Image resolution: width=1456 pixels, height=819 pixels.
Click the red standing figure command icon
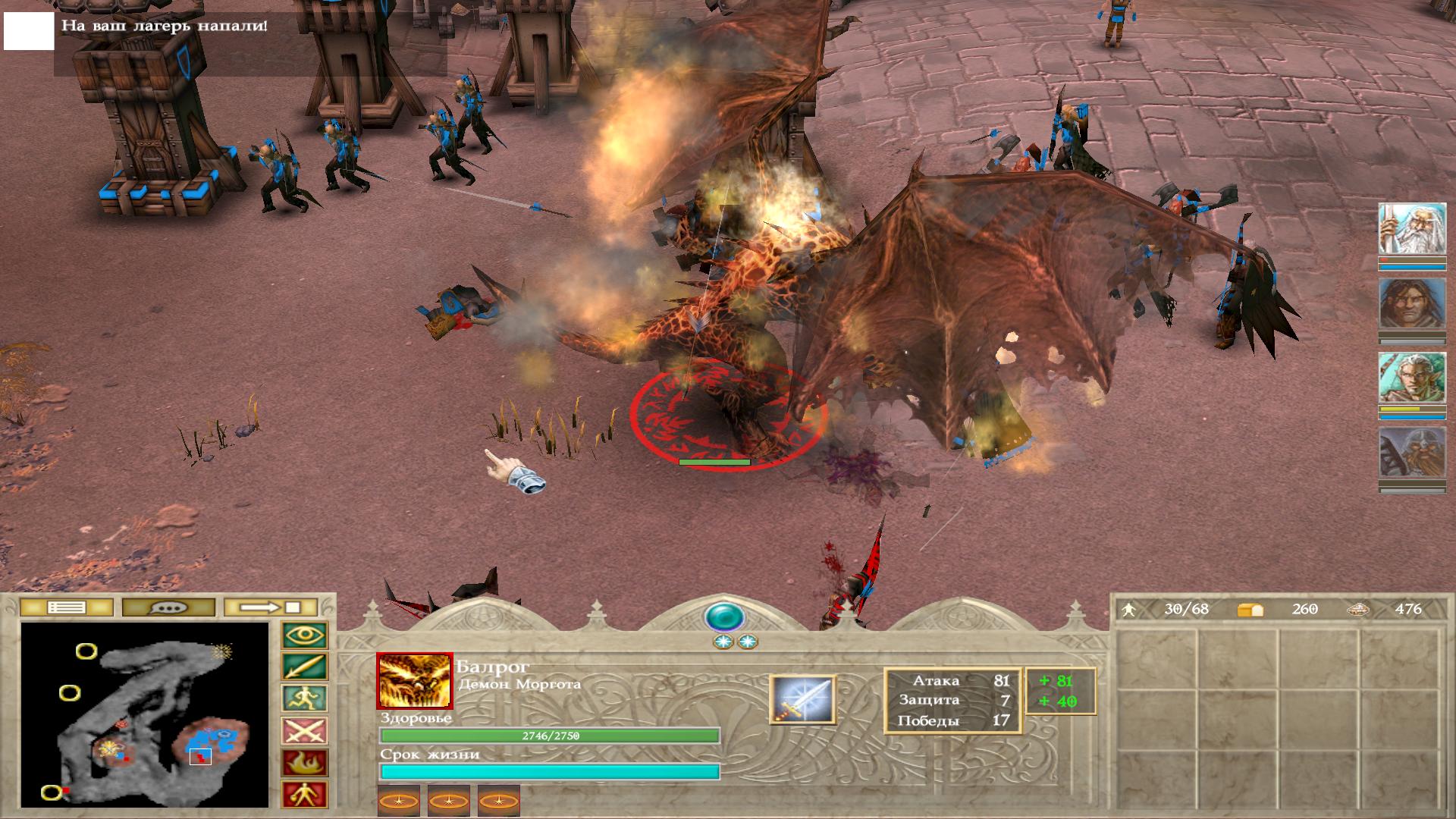305,795
